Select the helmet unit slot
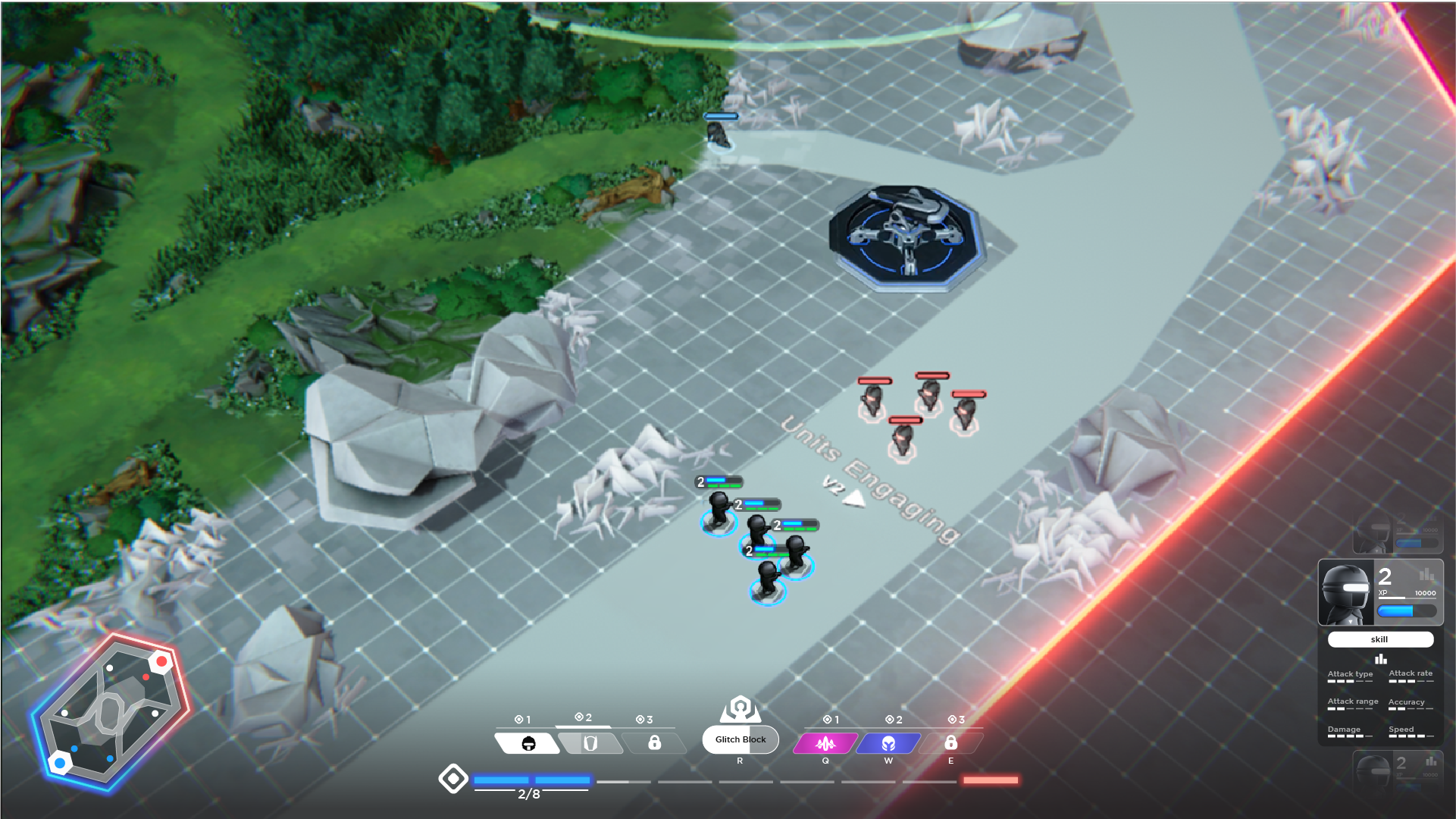Image resolution: width=1456 pixels, height=819 pixels. click(528, 743)
